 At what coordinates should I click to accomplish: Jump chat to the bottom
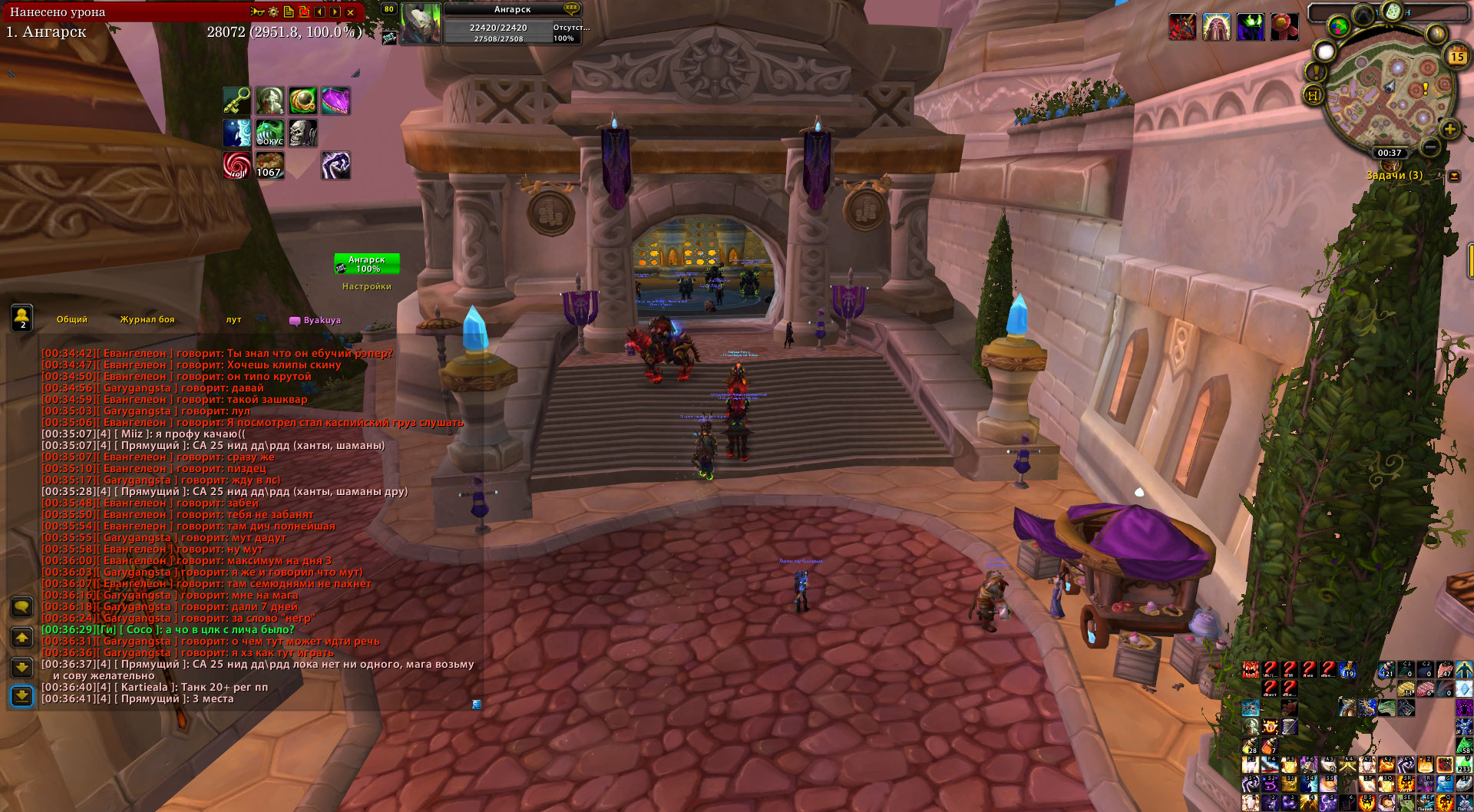pyautogui.click(x=22, y=696)
